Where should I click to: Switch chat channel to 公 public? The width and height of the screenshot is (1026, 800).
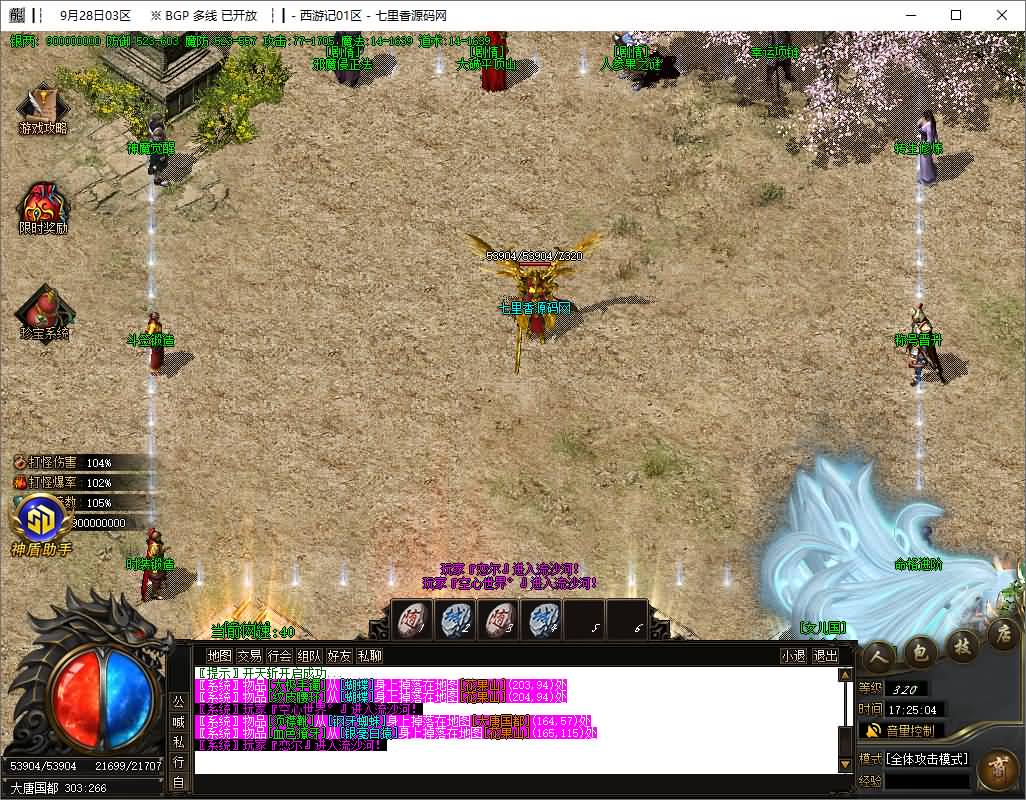(178, 700)
